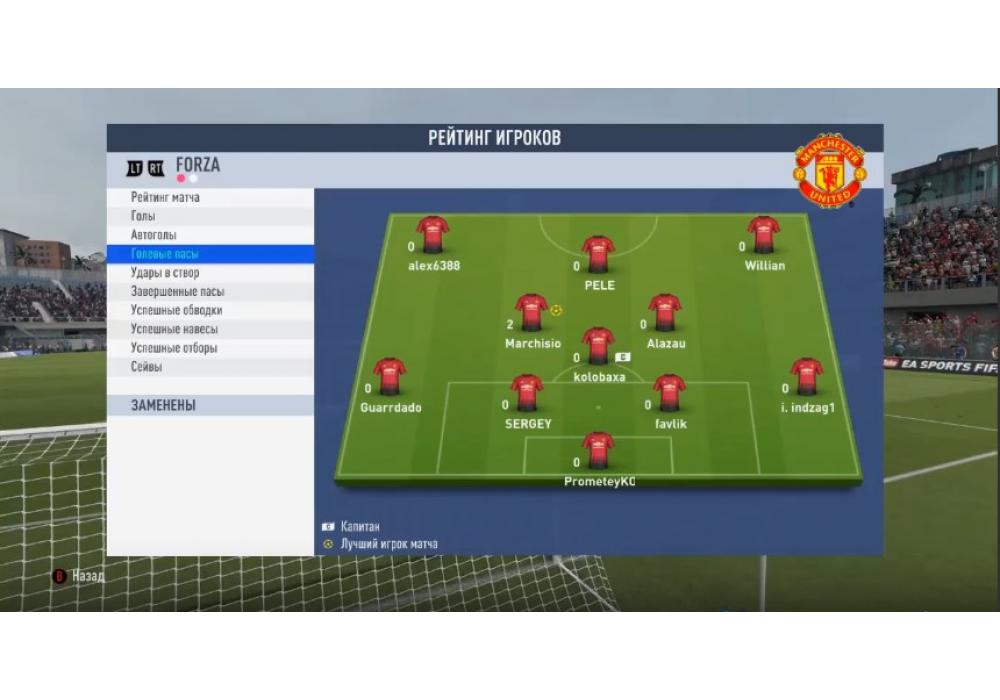The width and height of the screenshot is (1000, 700).
Task: Select captain kolobaxa on the pitch
Action: click(598, 346)
